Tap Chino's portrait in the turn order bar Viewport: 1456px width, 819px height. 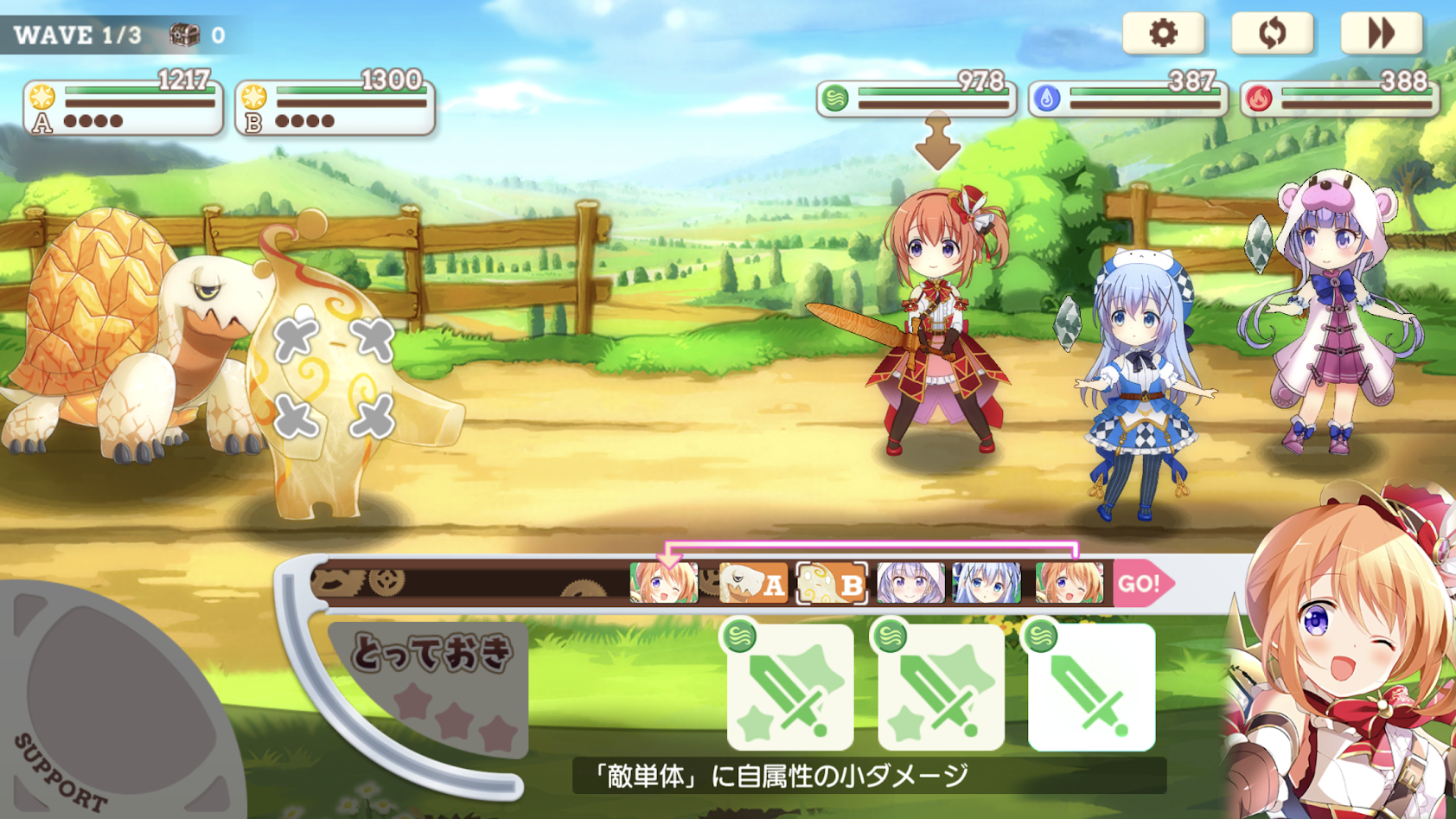click(x=988, y=583)
